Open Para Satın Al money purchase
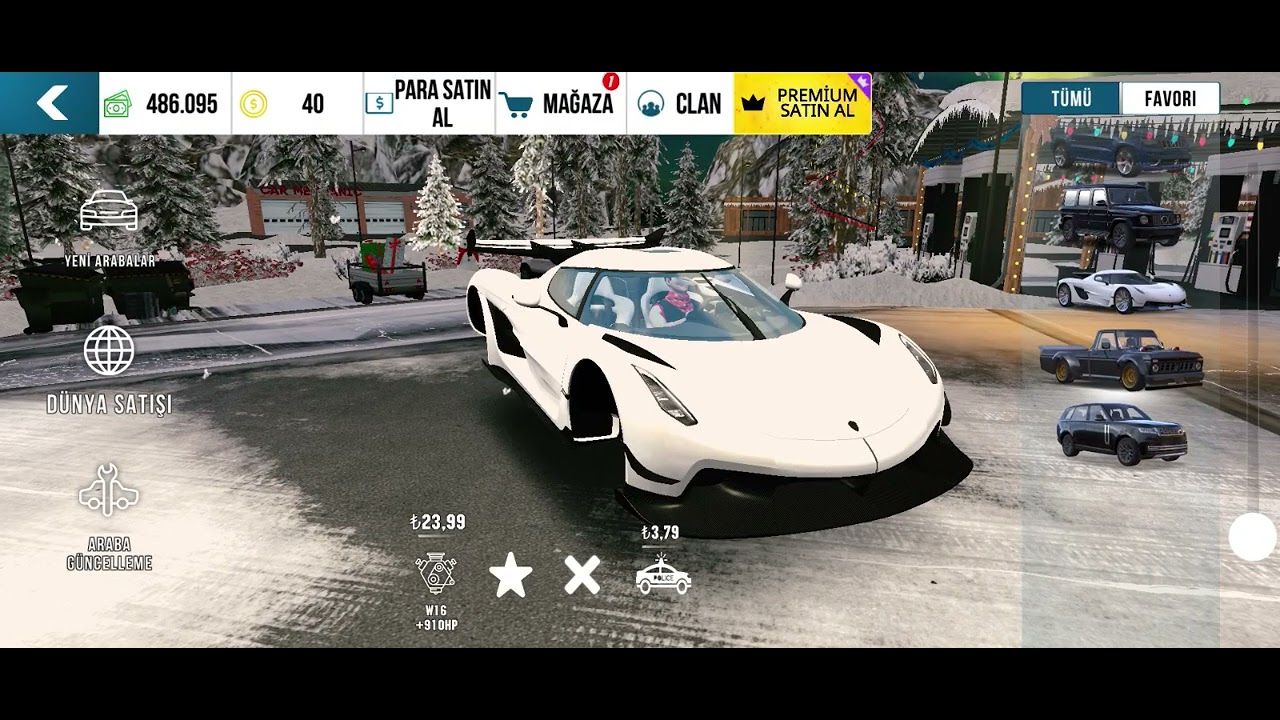 click(429, 103)
